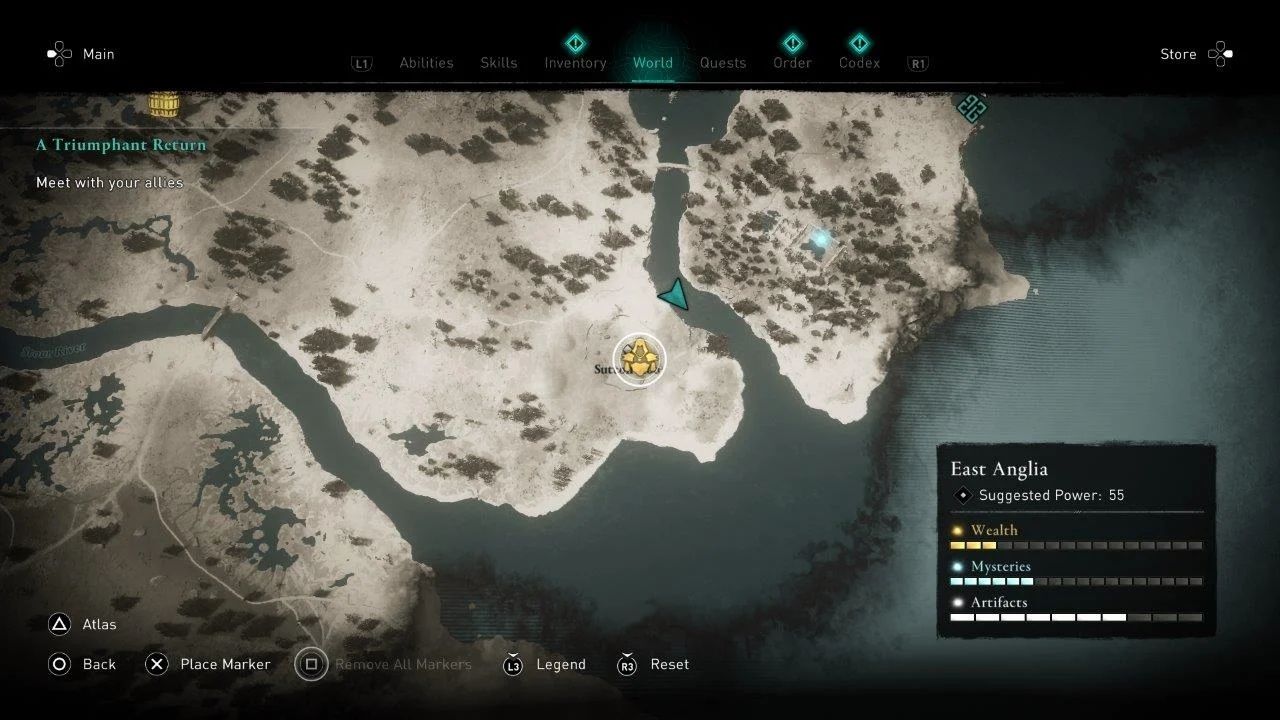
Task: Expand the quest info A Triumphant Return
Action: 120,145
